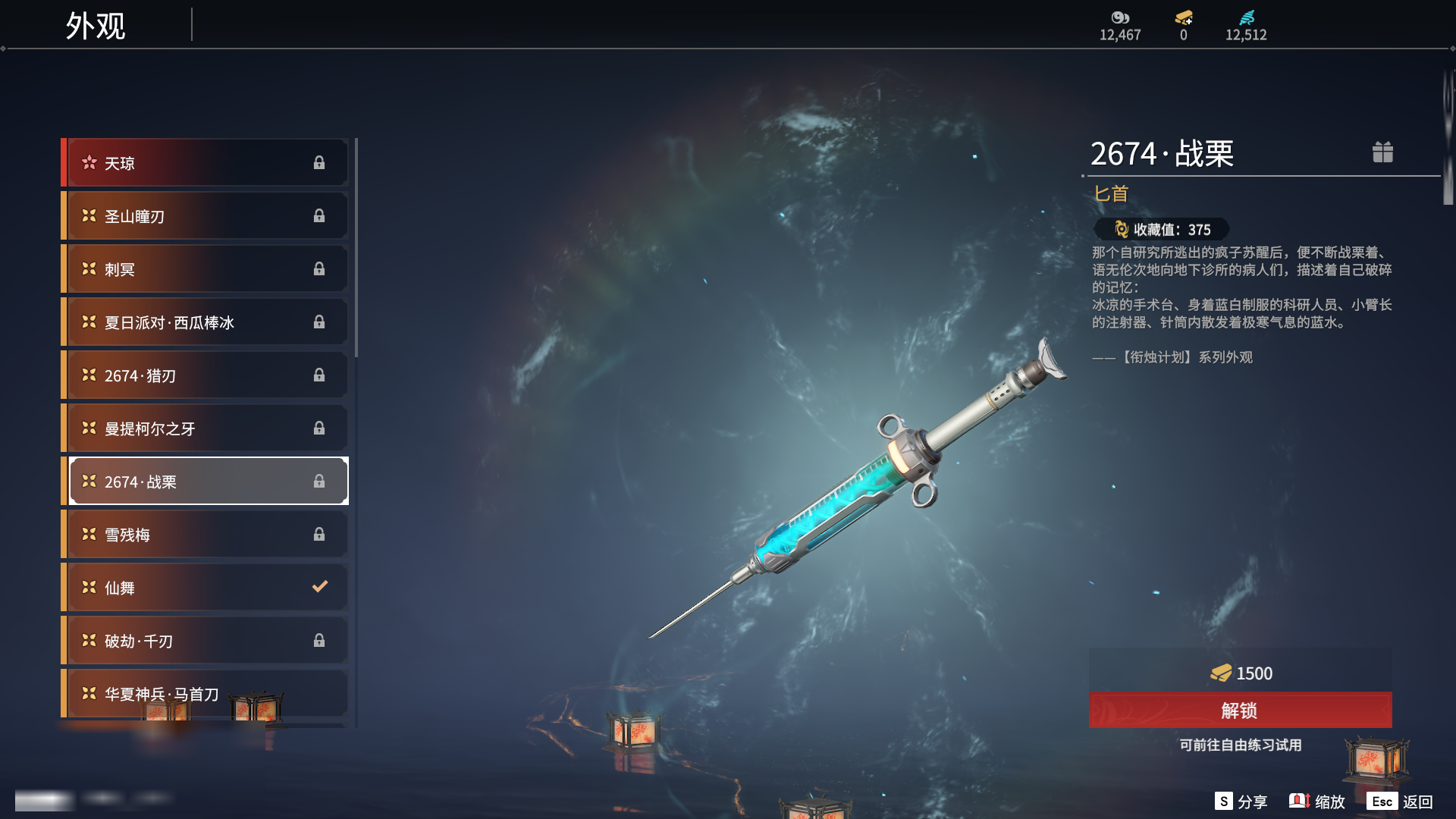Pick the 雪残梅 skin entry

click(x=206, y=535)
